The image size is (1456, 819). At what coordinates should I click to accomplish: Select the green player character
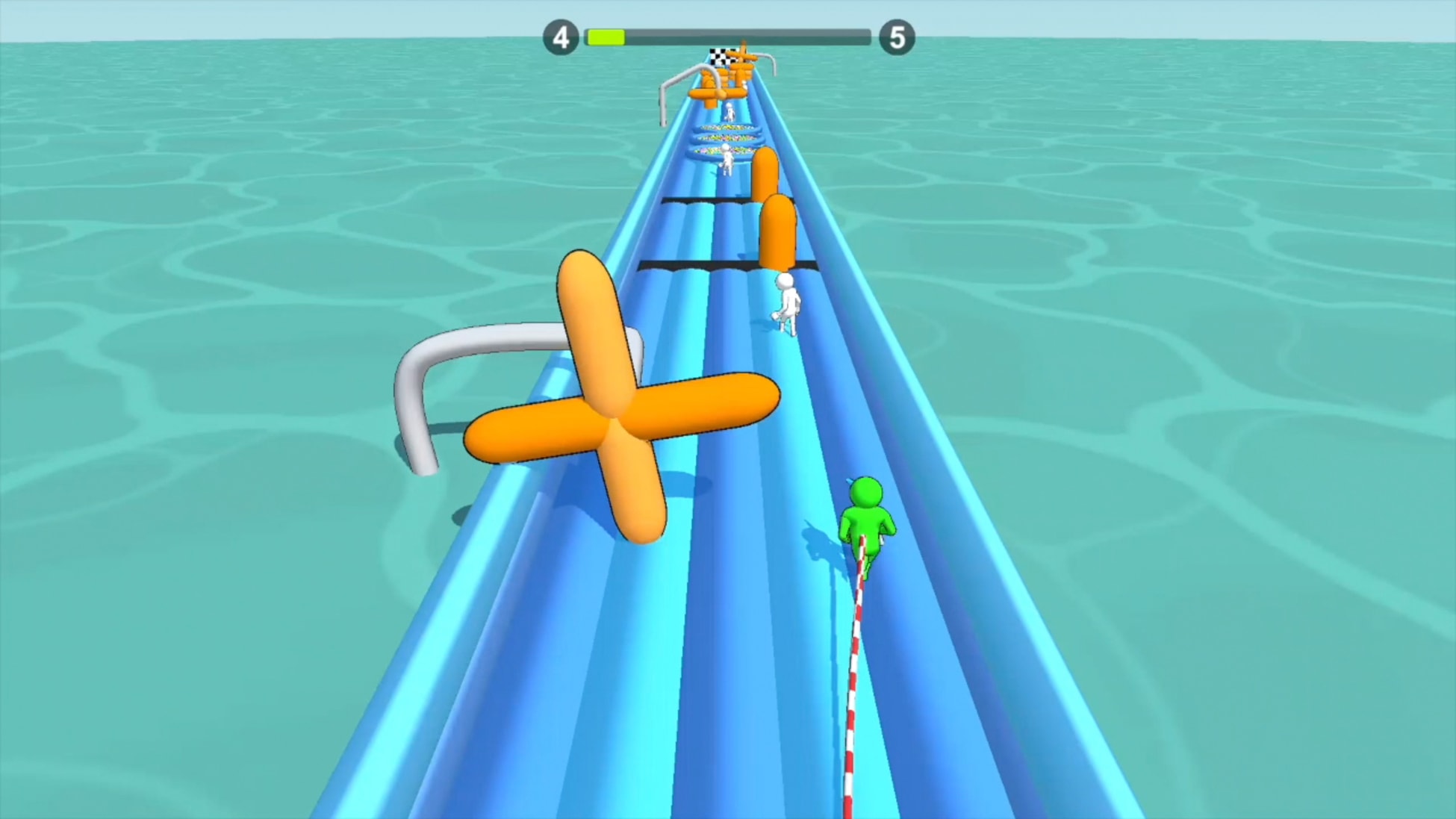click(x=866, y=515)
